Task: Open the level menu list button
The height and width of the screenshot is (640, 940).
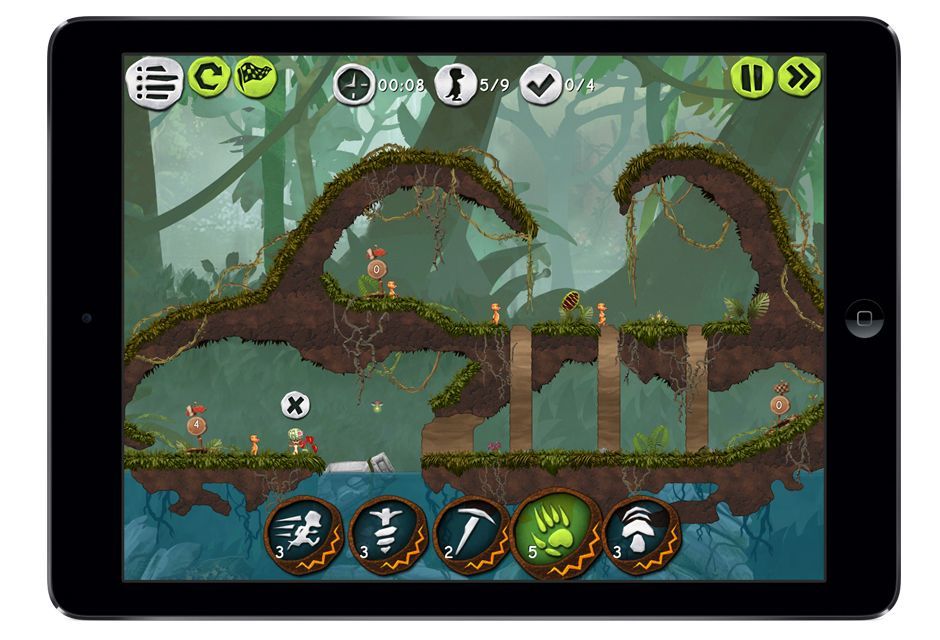Action: (x=154, y=82)
